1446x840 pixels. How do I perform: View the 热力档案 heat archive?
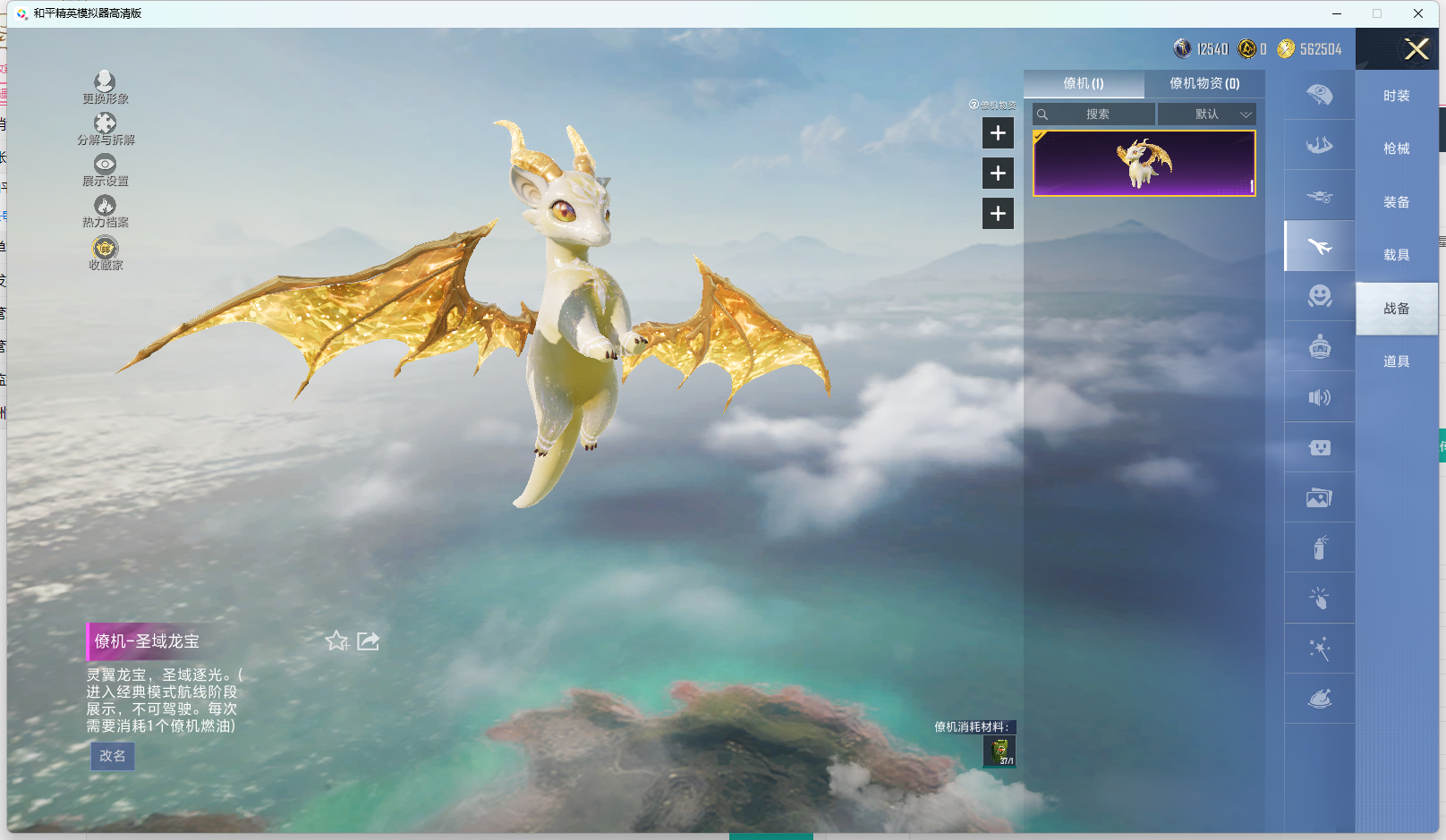coord(105,210)
